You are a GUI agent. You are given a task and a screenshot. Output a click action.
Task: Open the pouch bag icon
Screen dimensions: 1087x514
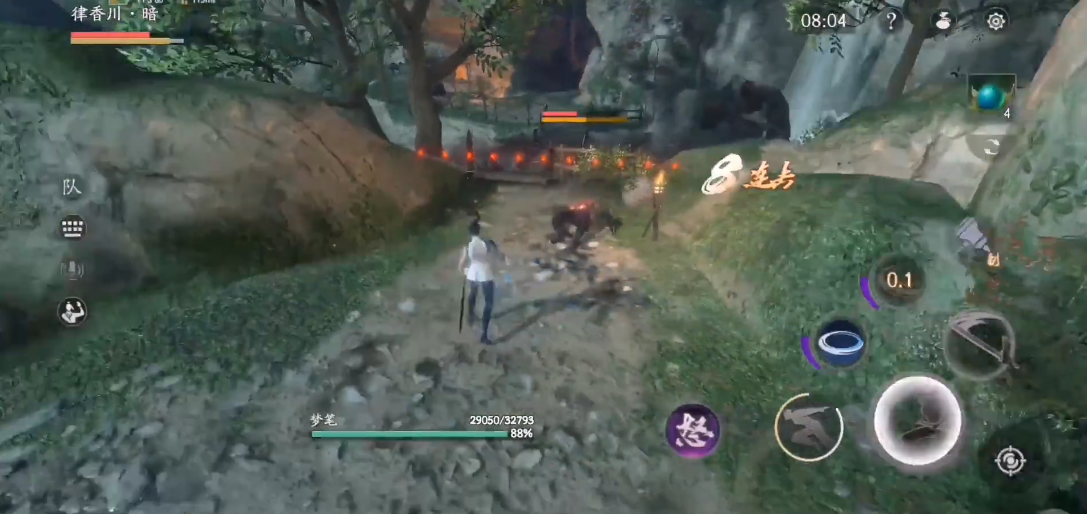pyautogui.click(x=943, y=20)
